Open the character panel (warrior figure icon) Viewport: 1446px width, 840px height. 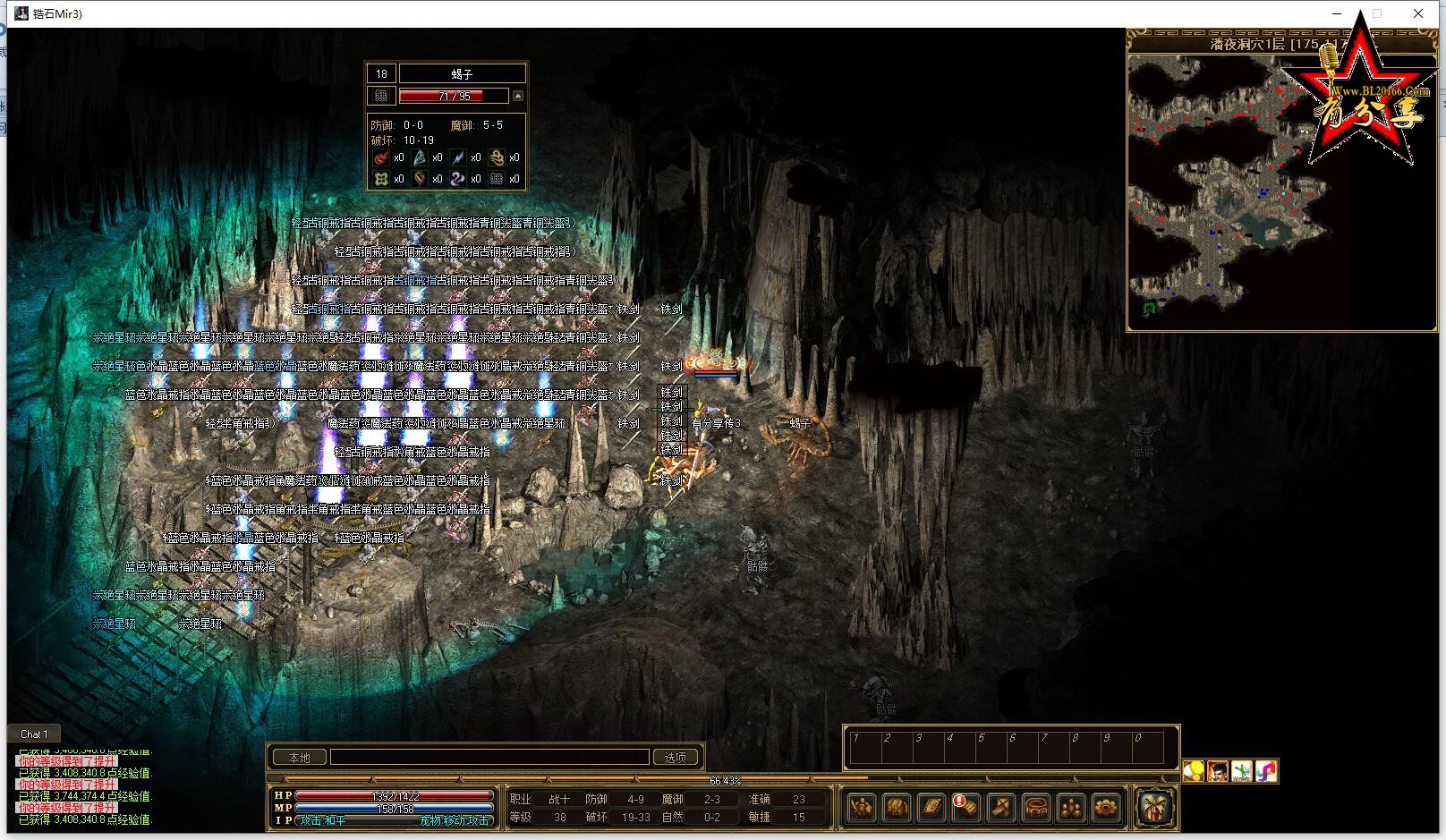861,808
